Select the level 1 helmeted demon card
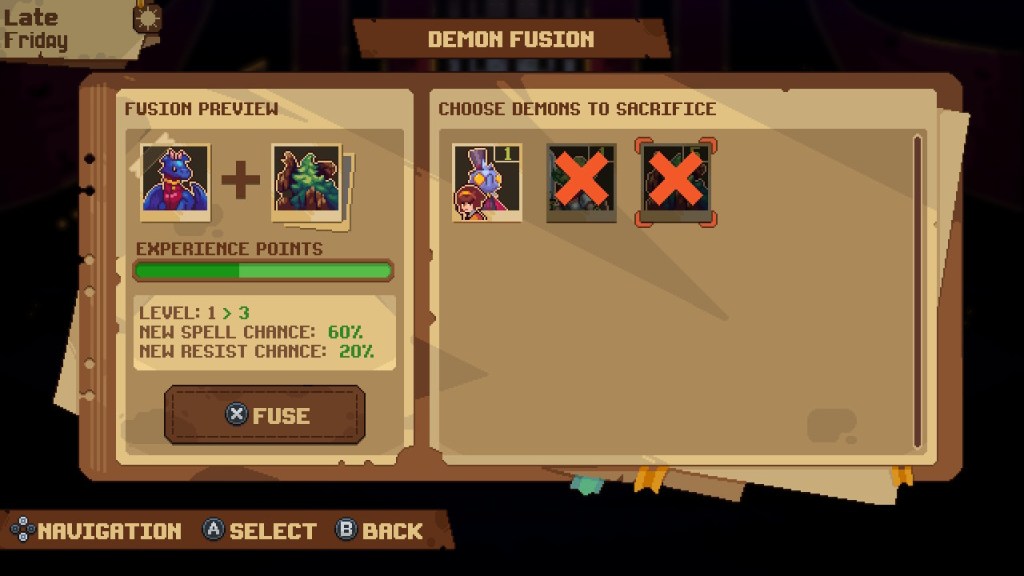The image size is (1024, 576). pos(487,182)
